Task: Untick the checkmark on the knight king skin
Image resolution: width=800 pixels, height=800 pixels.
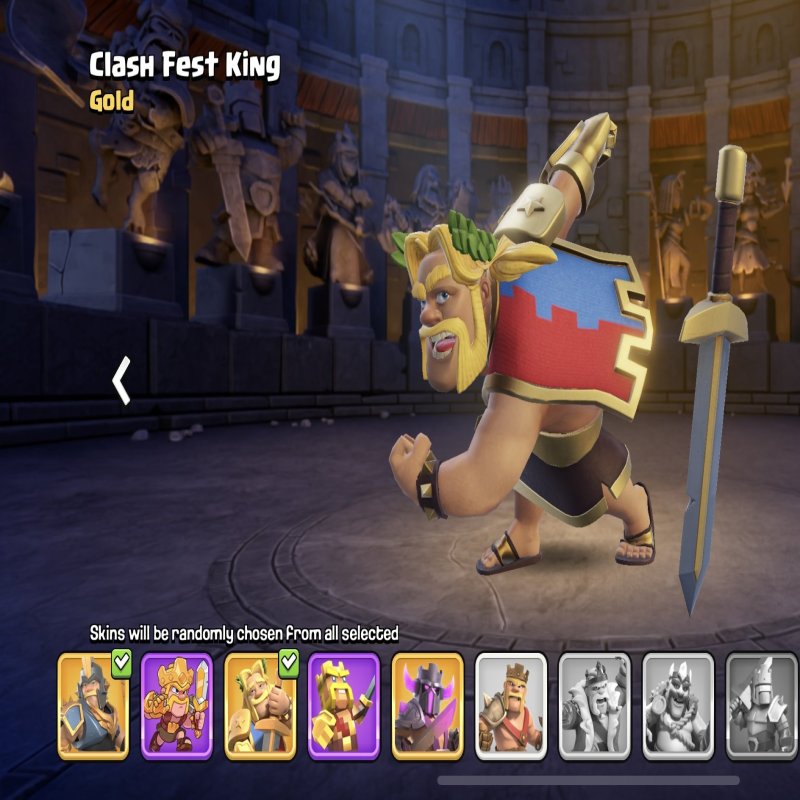Action: (123, 663)
